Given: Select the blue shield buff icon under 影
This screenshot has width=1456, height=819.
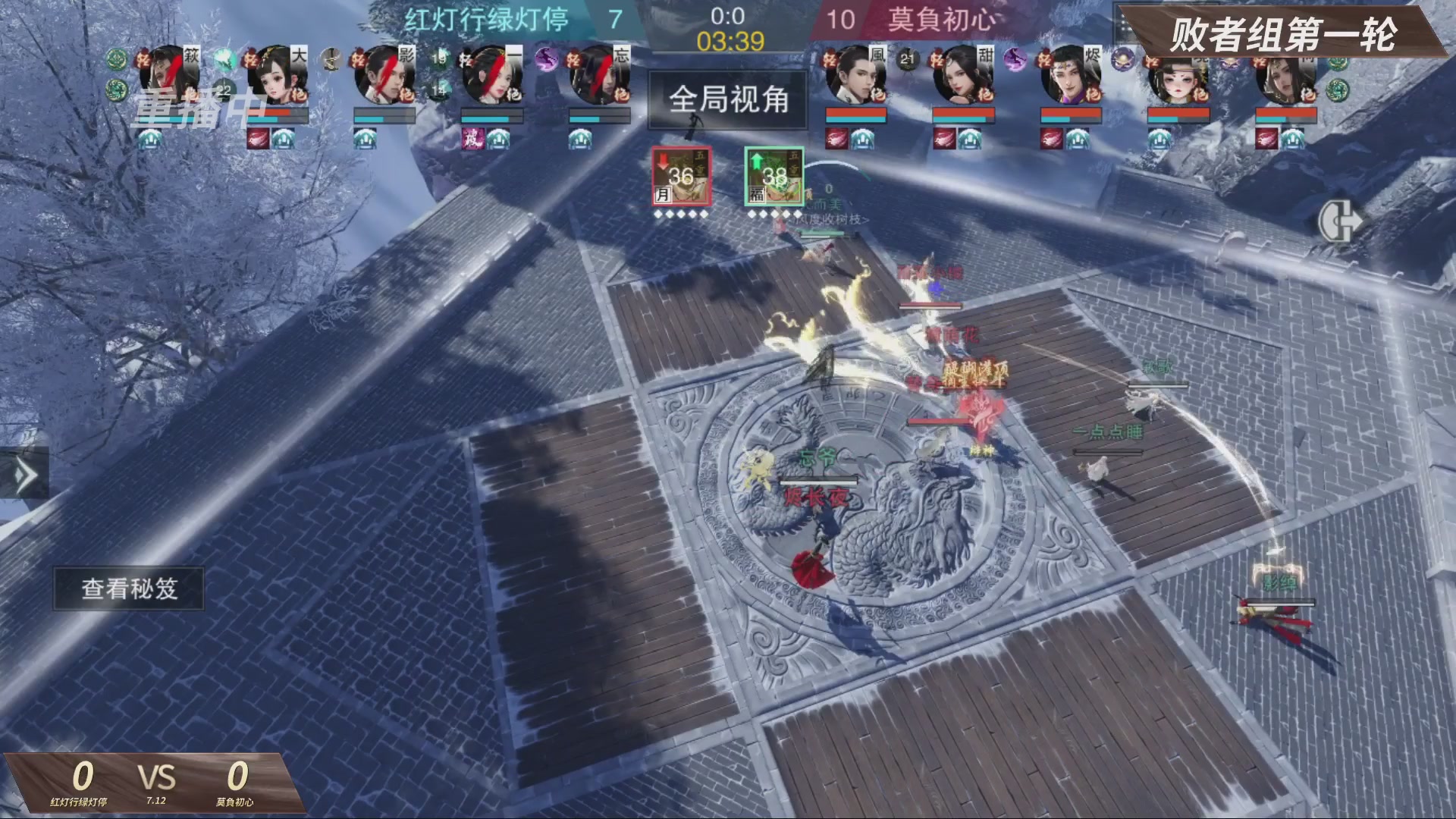Looking at the screenshot, I should coord(367,140).
